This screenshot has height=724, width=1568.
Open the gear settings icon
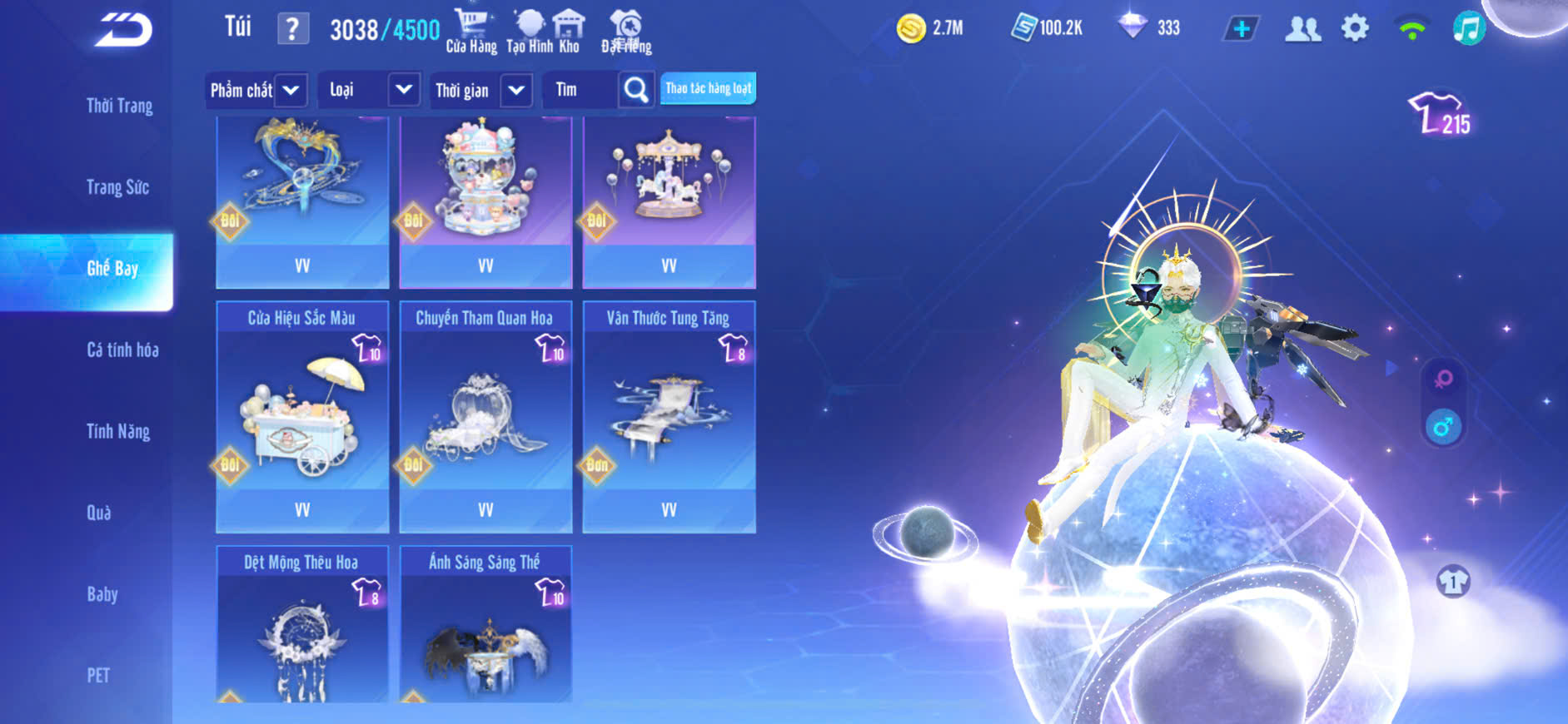click(1355, 28)
